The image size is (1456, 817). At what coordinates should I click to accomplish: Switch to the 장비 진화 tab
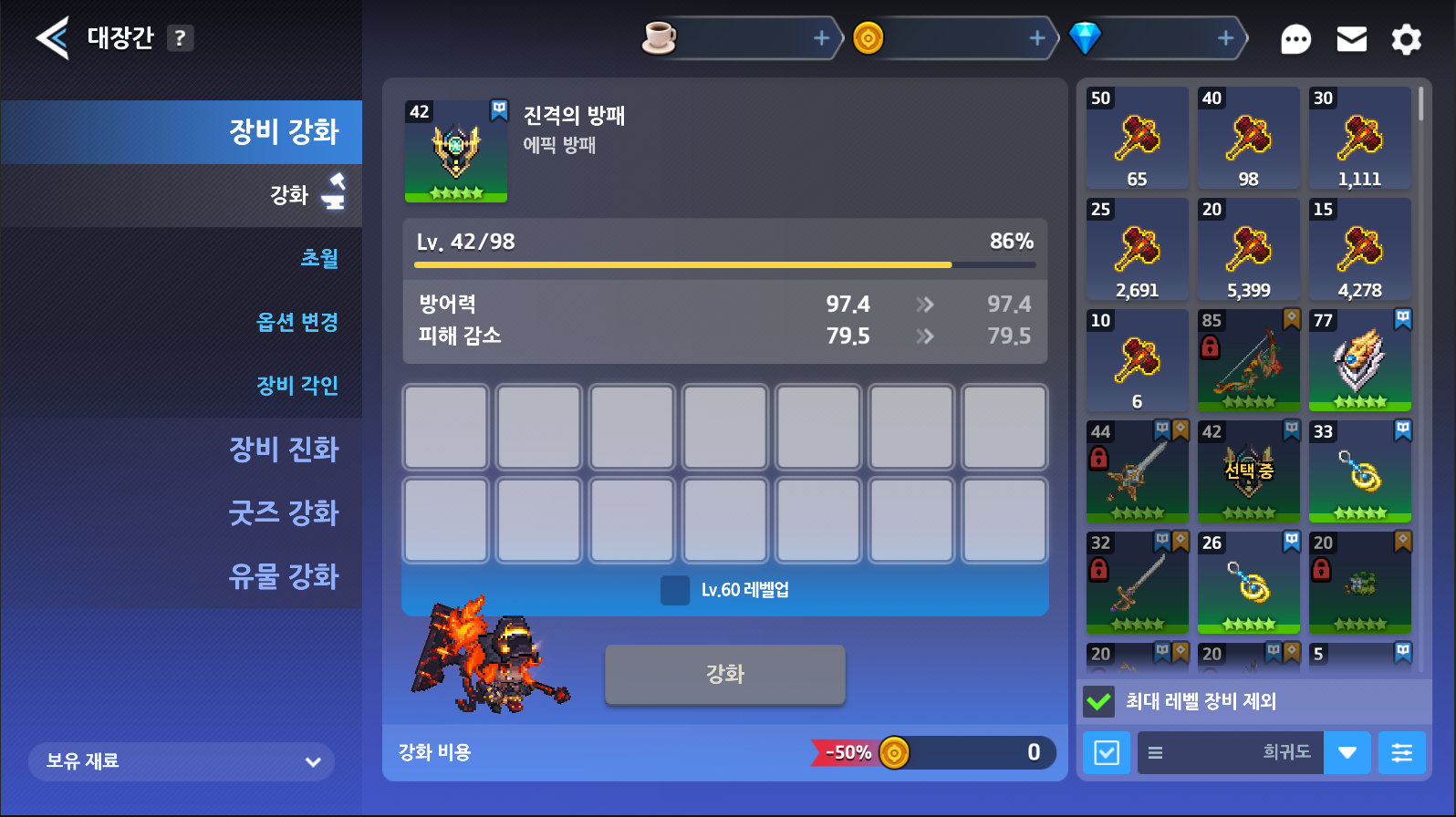[x=283, y=450]
